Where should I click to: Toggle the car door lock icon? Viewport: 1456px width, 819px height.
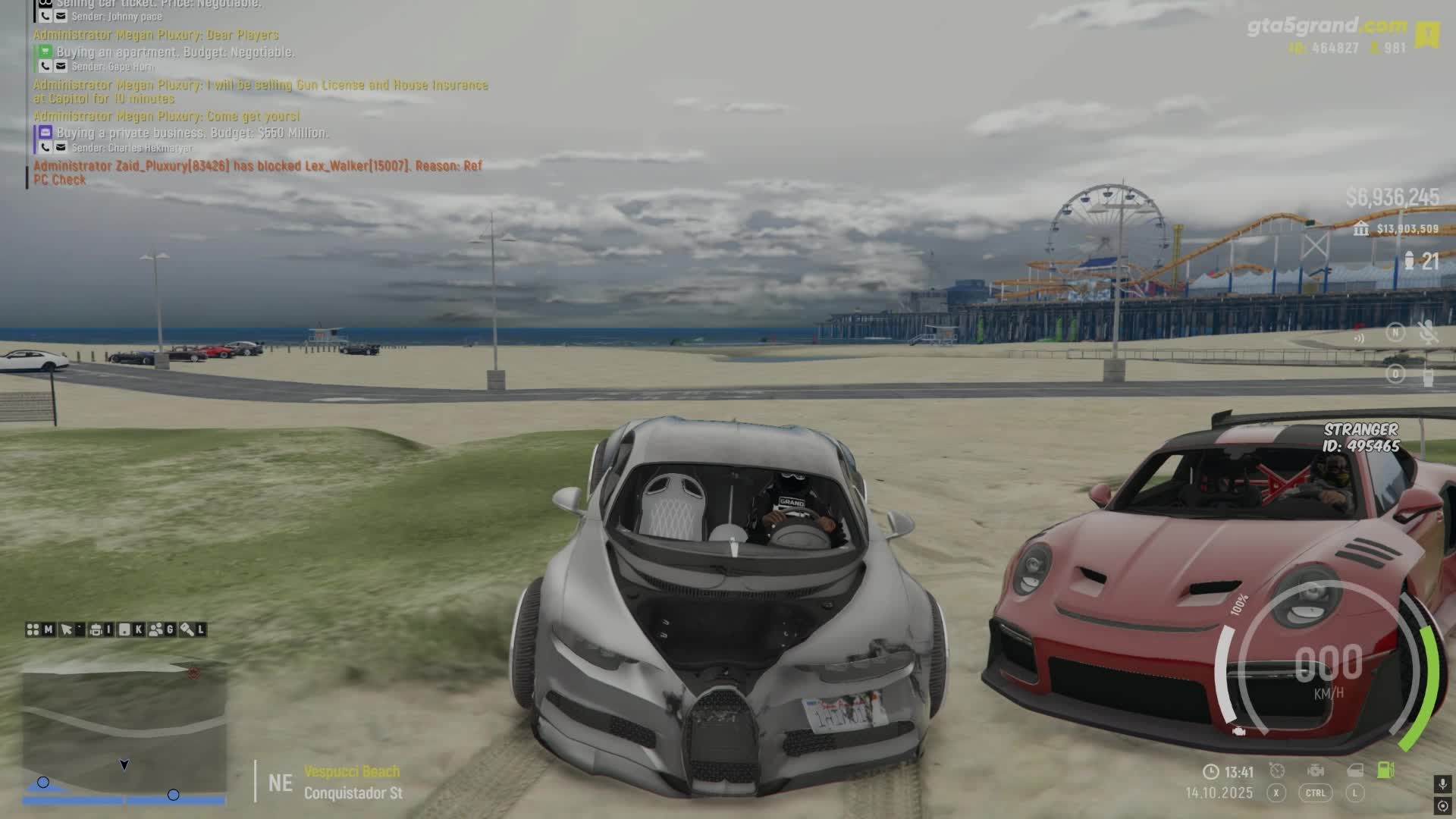[1355, 770]
